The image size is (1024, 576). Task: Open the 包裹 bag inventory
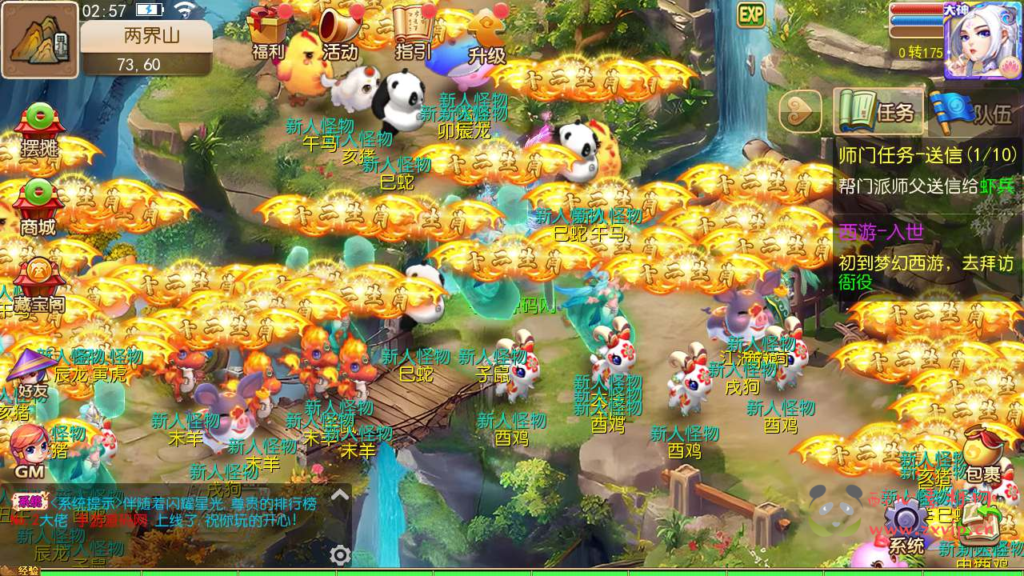982,455
